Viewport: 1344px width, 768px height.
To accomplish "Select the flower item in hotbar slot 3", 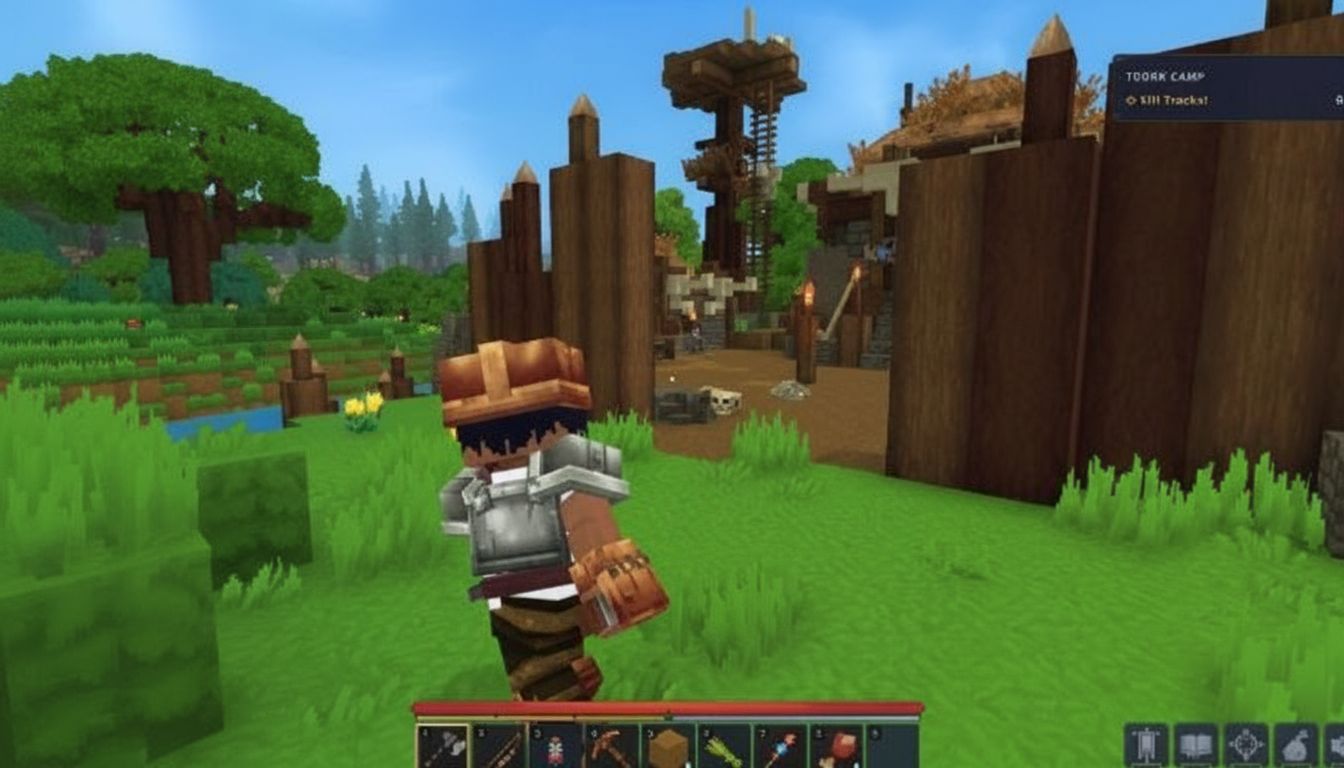I will pos(555,747).
